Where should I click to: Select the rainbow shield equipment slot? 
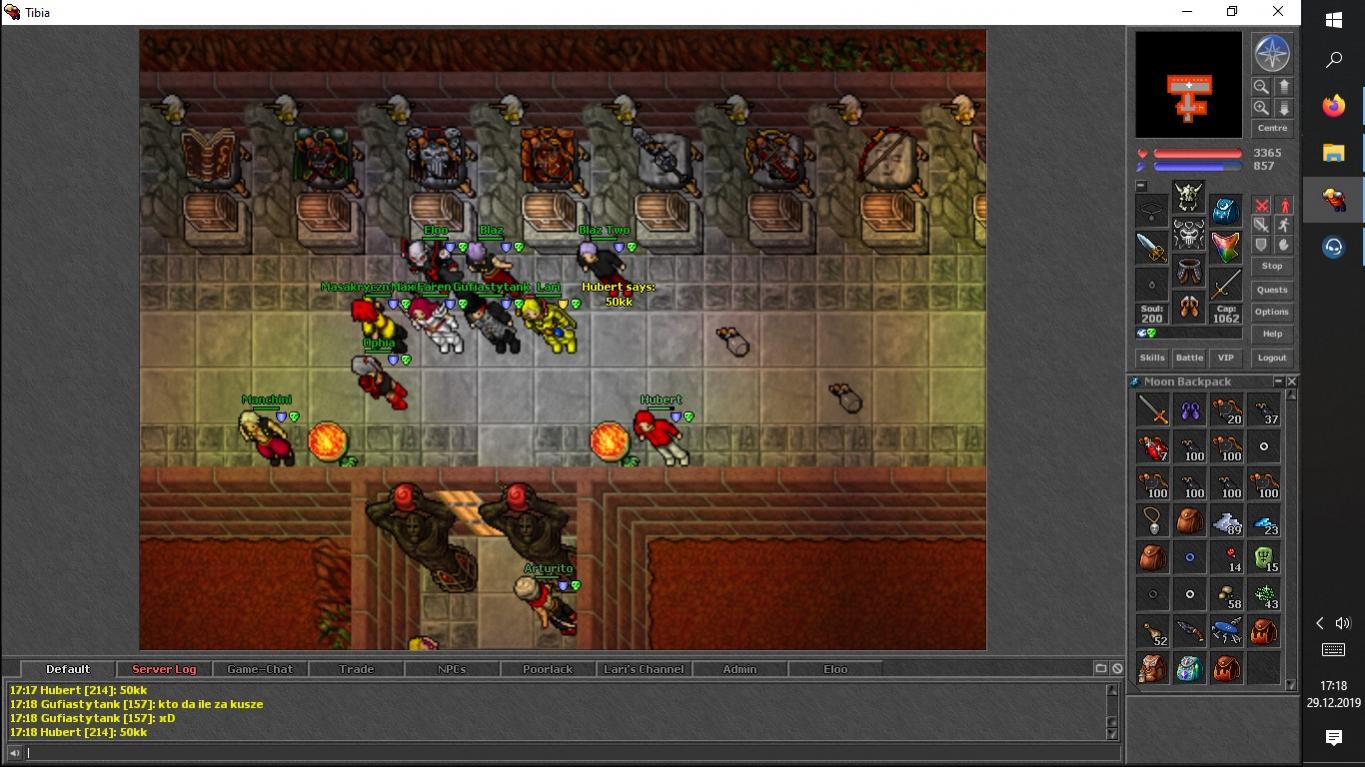coord(1226,246)
